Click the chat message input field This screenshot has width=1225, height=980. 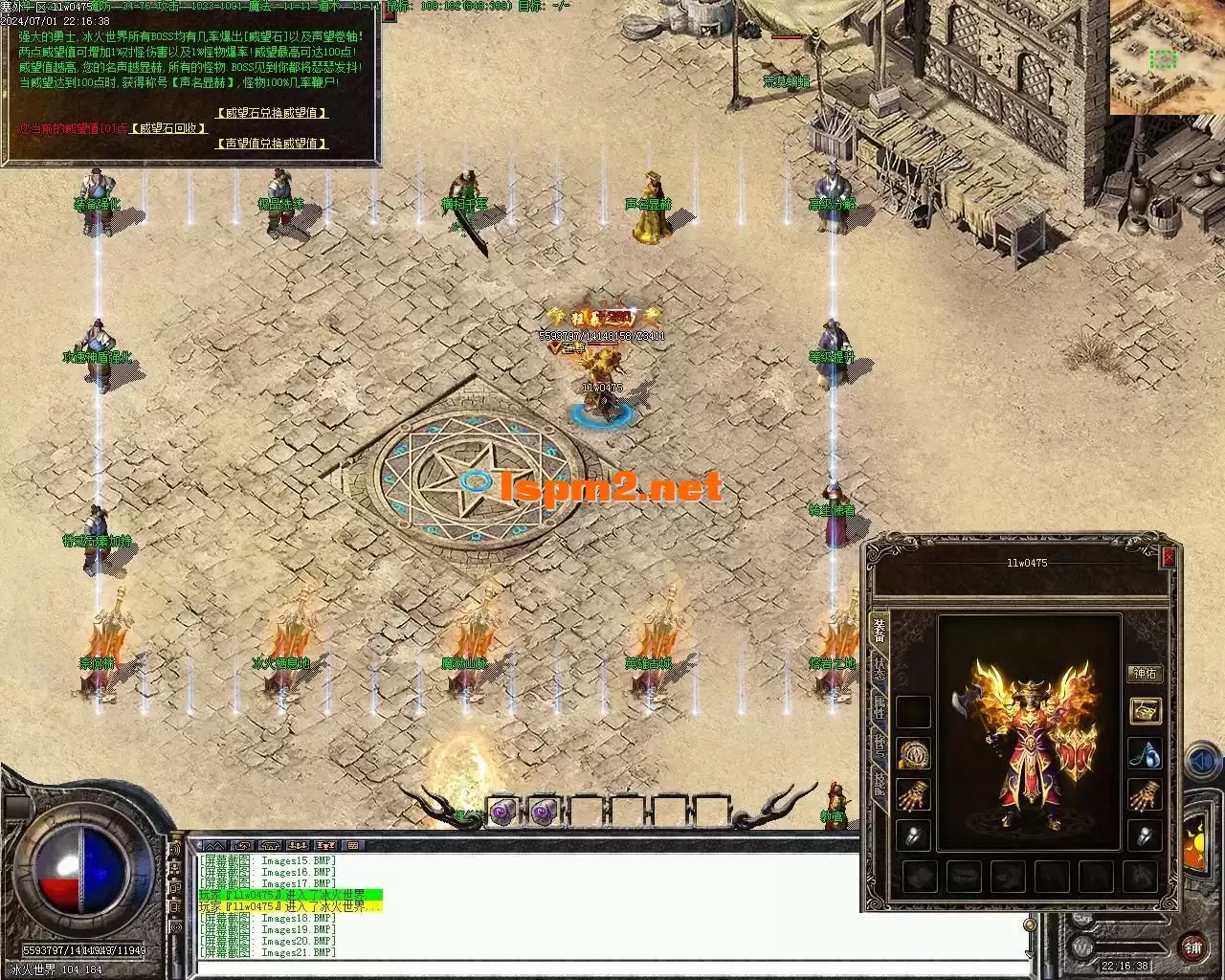[612, 966]
